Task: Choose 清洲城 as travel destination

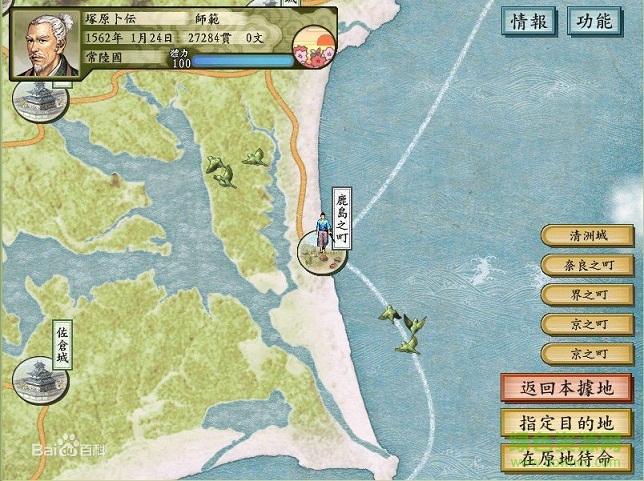Action: (x=587, y=236)
